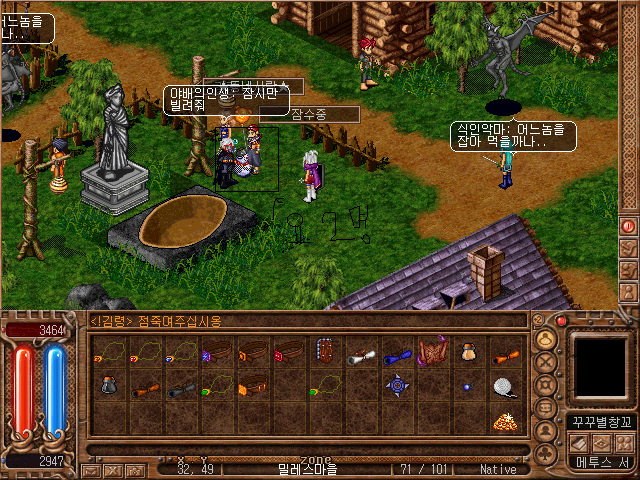Click the black portrait window
Screen dimensions: 640x480
(x=601, y=364)
